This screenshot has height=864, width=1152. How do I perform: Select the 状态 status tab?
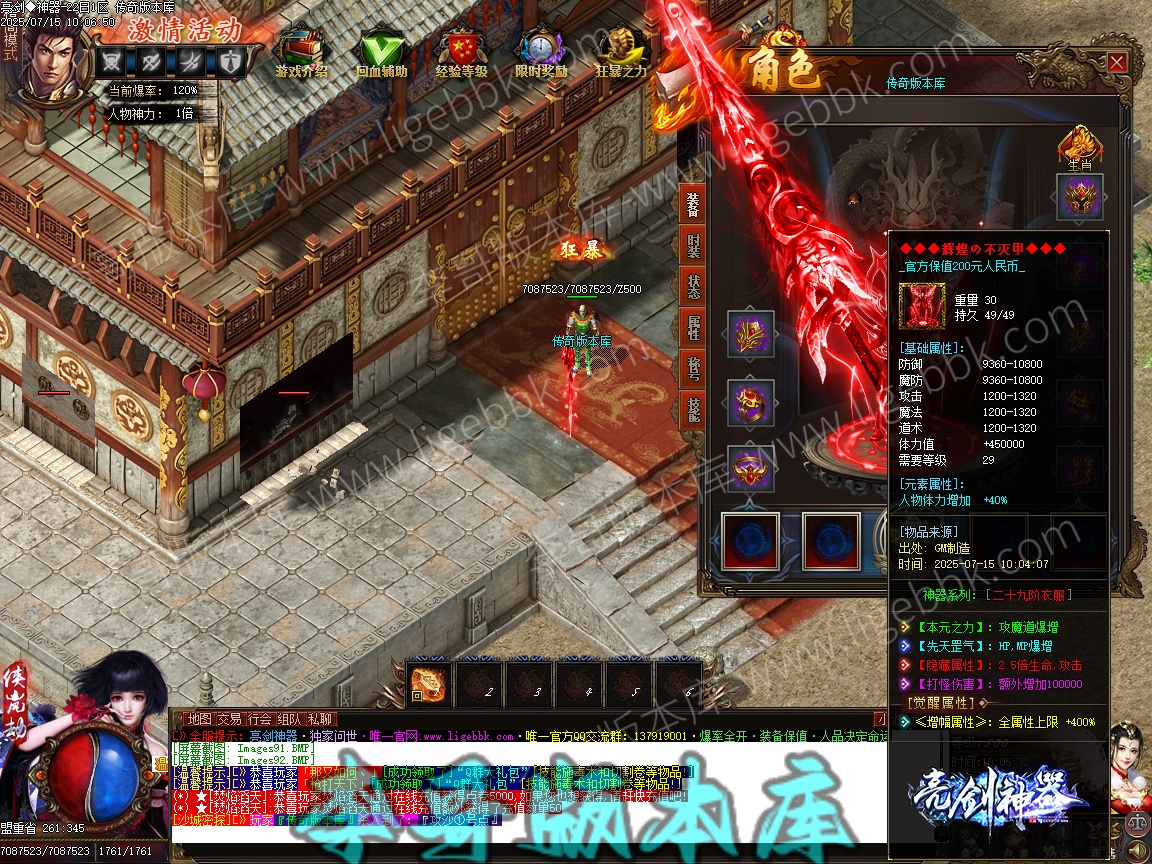coord(692,286)
